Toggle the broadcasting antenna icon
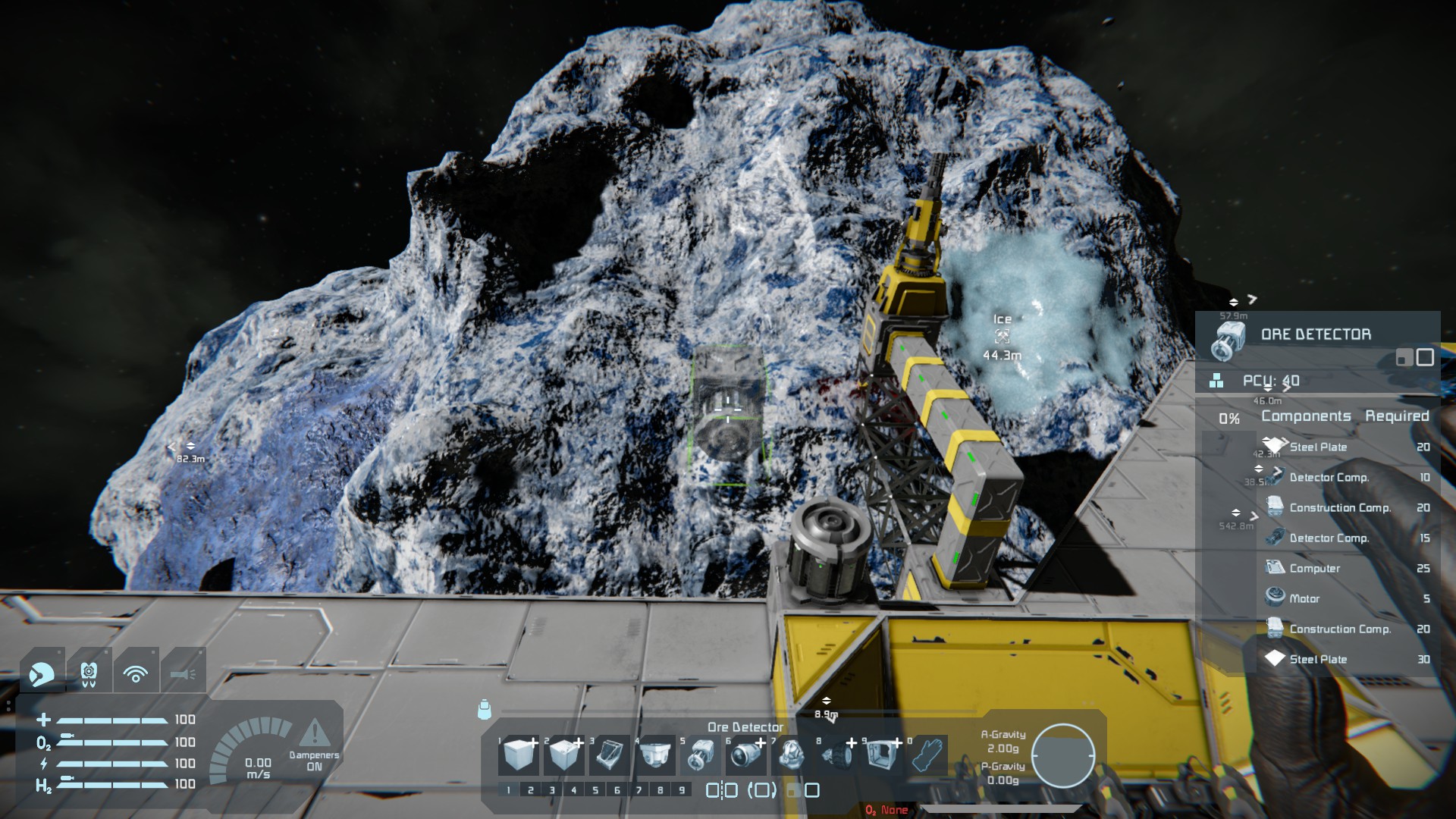The height and width of the screenshot is (819, 1456). (136, 672)
